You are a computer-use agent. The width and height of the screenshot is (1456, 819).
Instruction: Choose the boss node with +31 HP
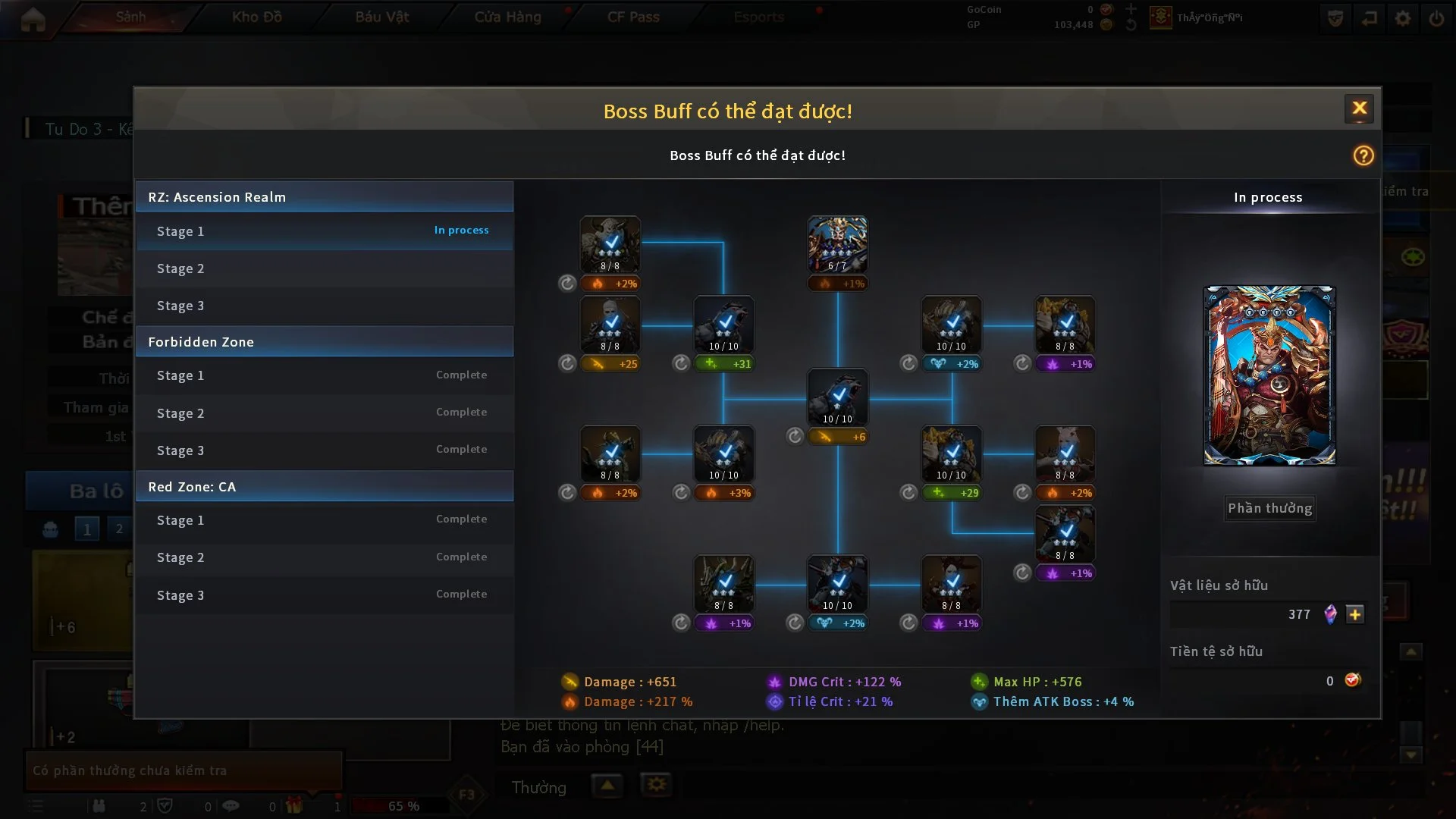tap(723, 325)
